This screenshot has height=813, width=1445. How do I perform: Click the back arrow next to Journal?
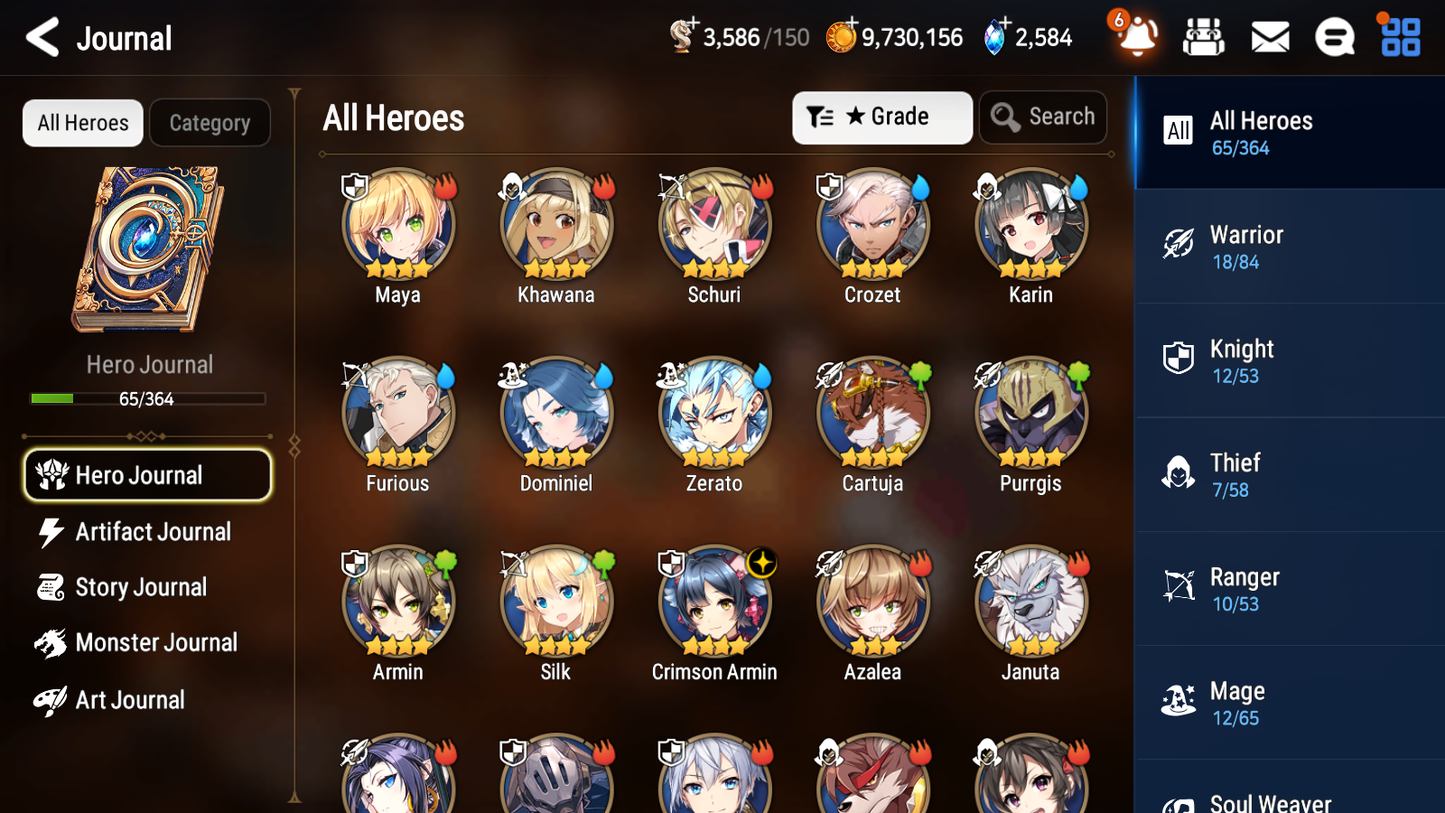42,37
